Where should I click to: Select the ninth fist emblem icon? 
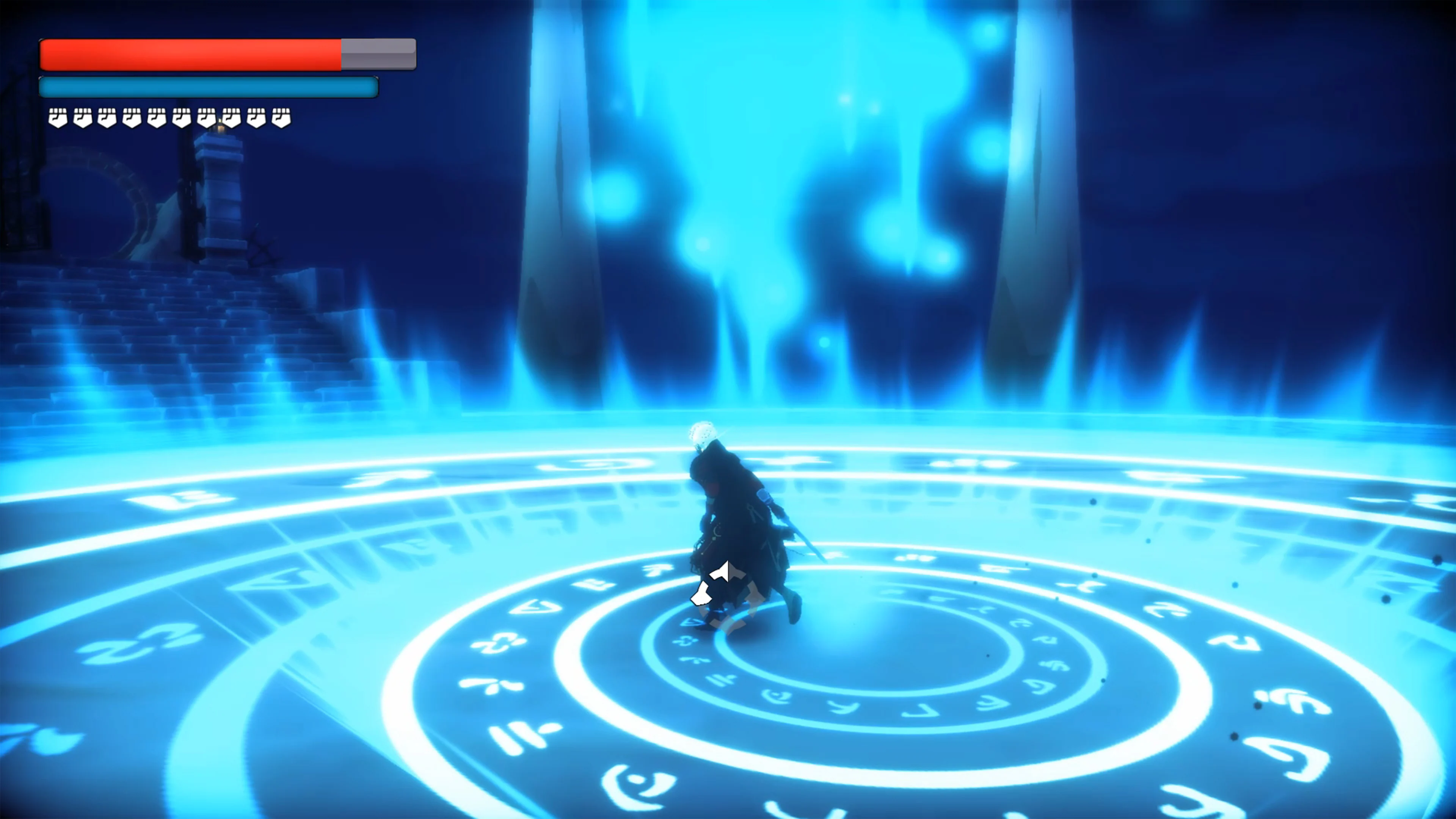[256, 118]
